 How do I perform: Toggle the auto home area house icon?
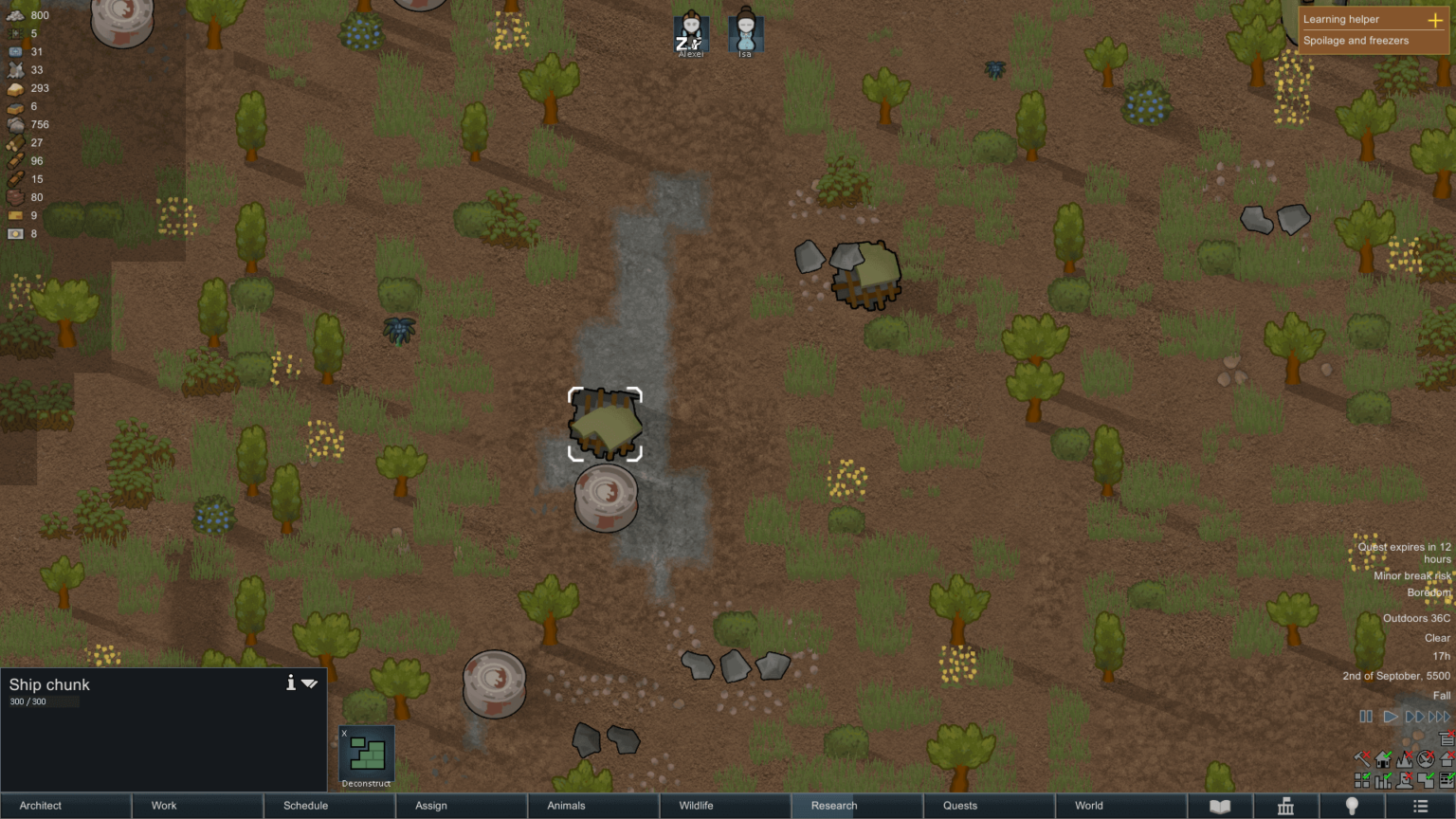pos(1382,759)
